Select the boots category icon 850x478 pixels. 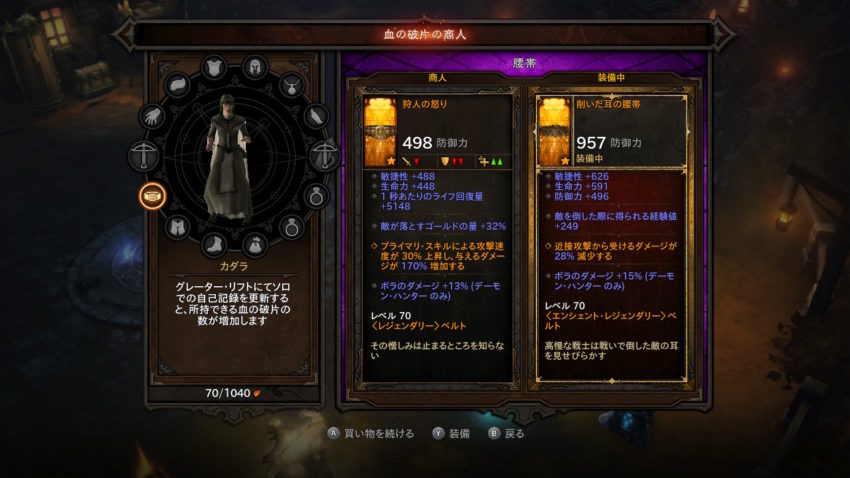pos(214,244)
